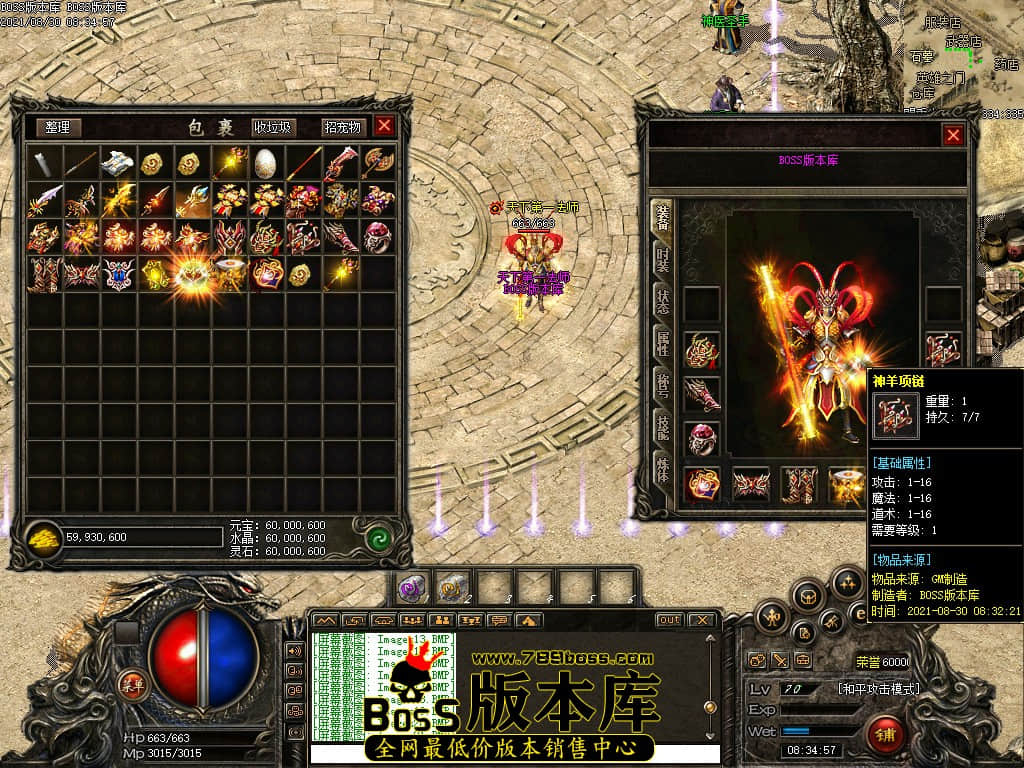Click the green swirl button in the bag
Viewport: 1024px width, 768px height.
377,537
